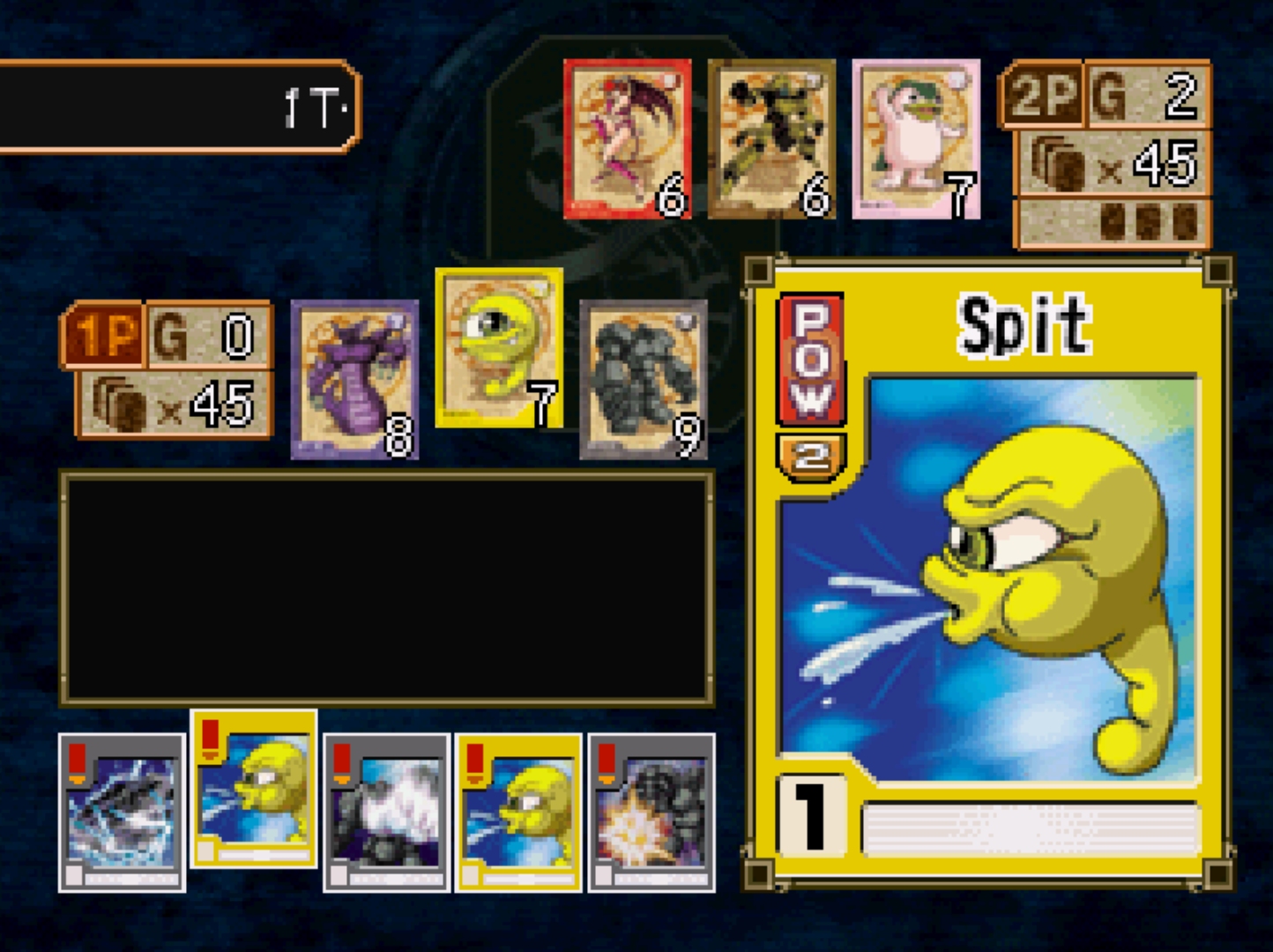Choose the purple dragon monster card
Screen dimensions: 1273x952
[354, 379]
